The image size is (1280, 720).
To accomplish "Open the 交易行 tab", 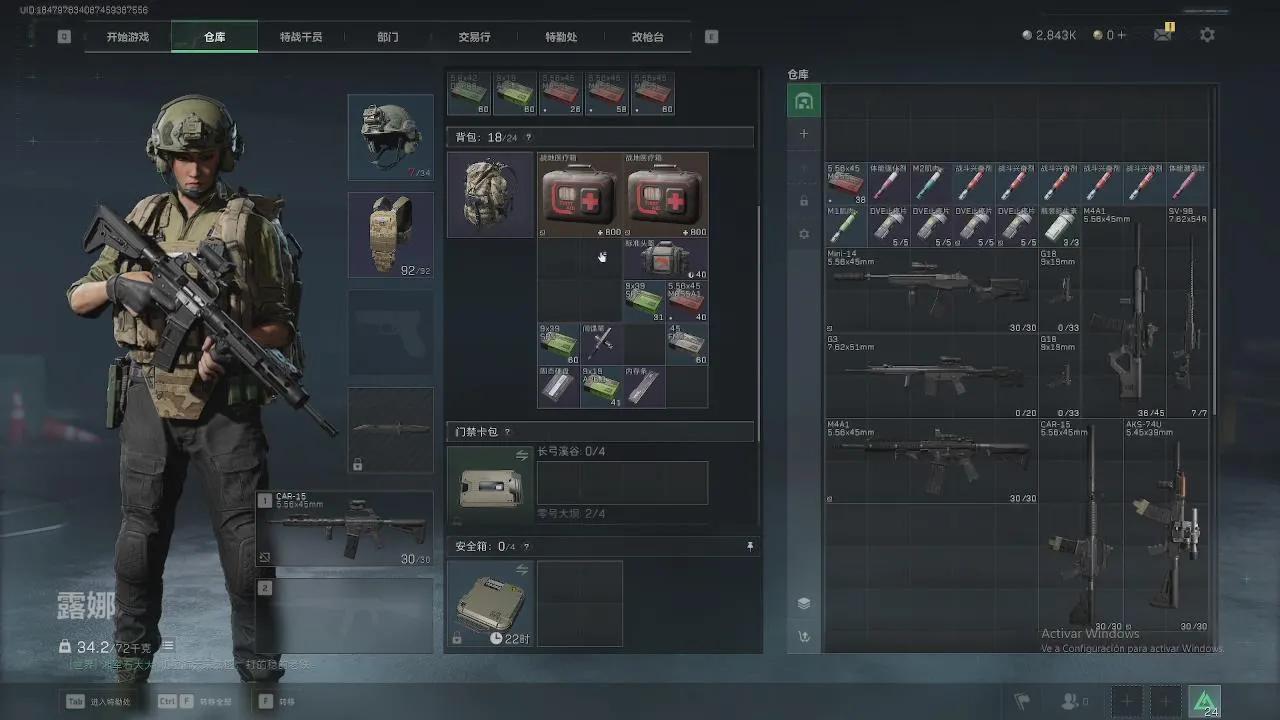I will click(474, 37).
